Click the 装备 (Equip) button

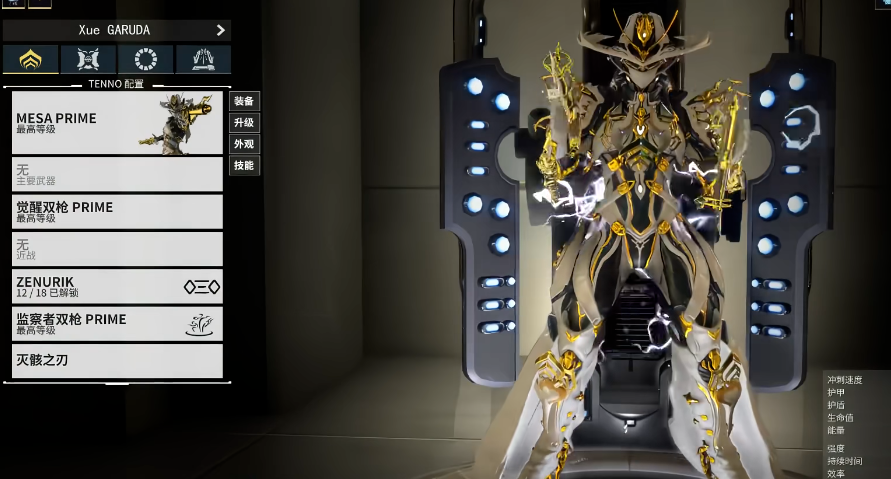244,101
